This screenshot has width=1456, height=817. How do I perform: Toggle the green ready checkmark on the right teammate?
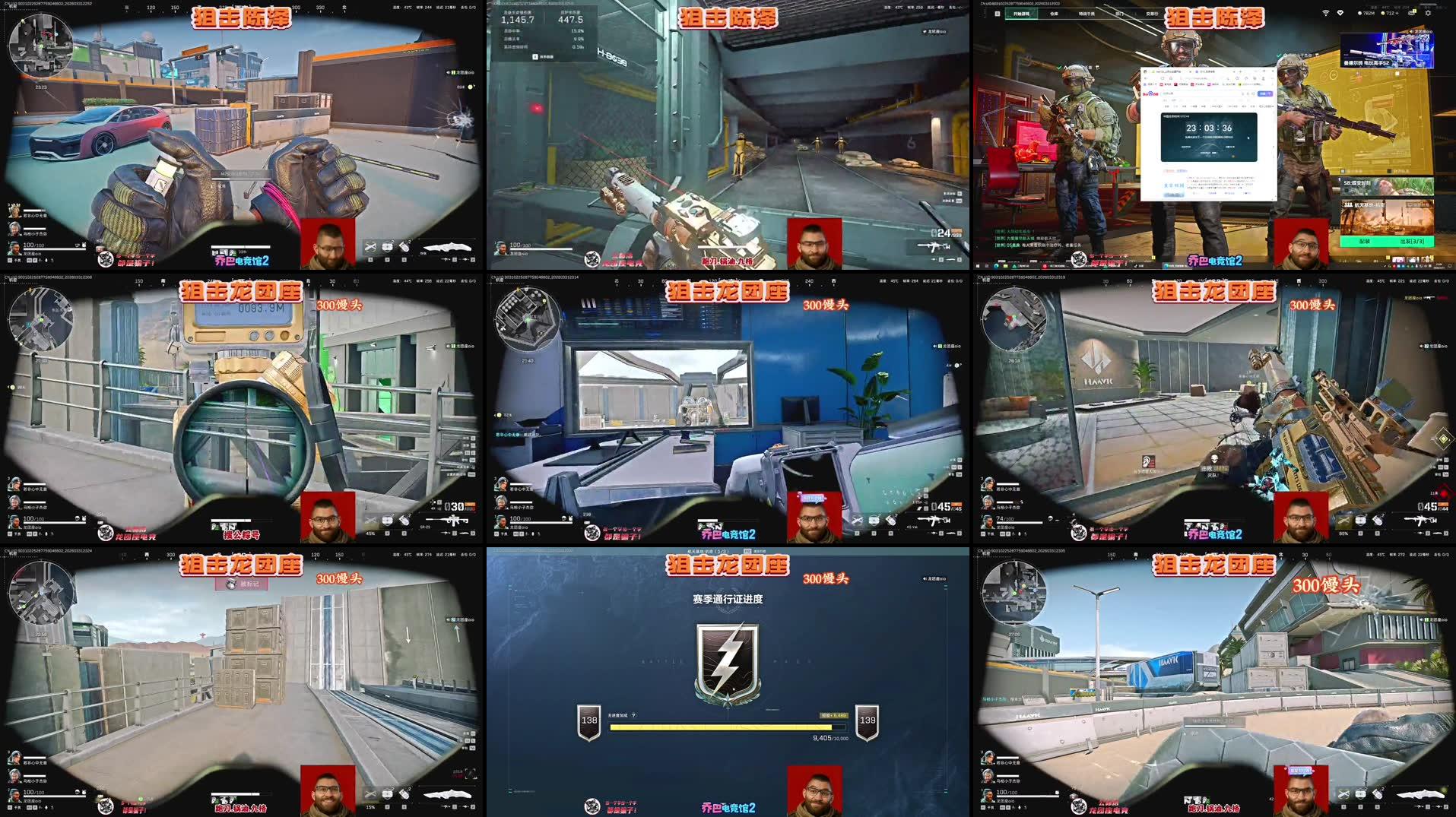coord(1278,55)
